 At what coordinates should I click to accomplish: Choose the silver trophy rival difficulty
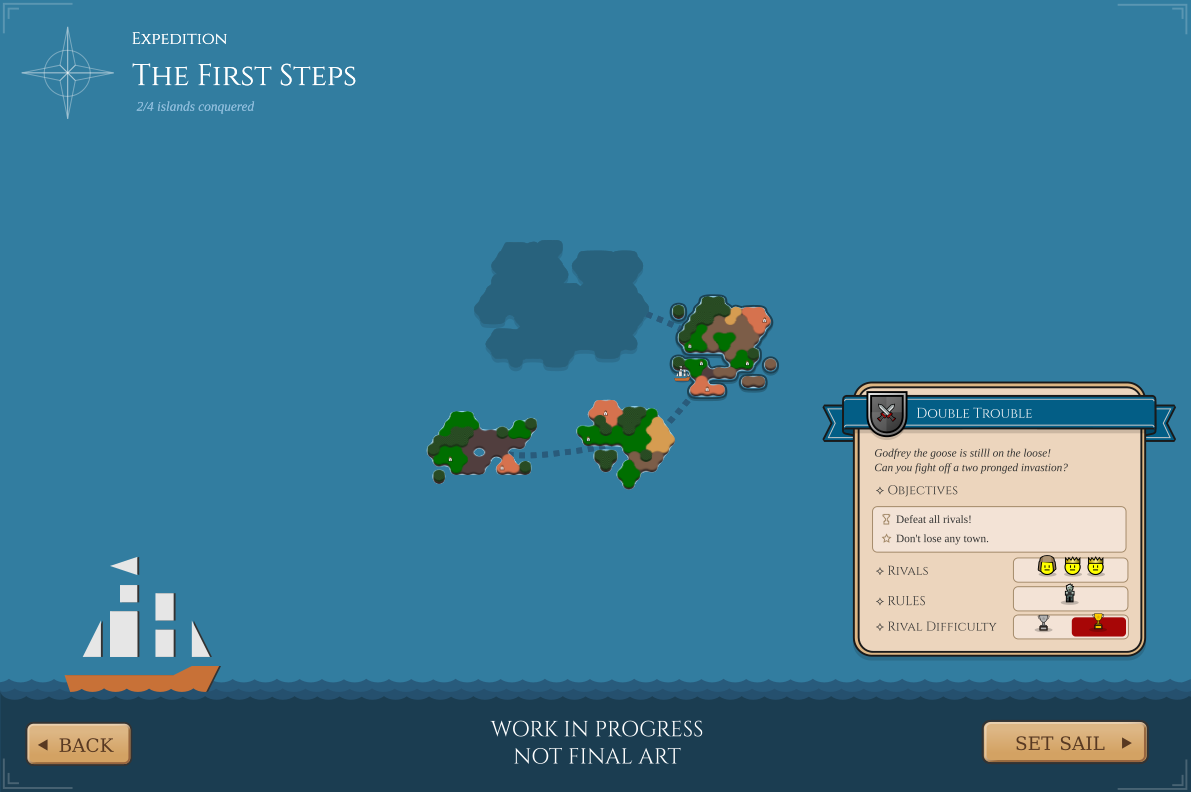1043,626
